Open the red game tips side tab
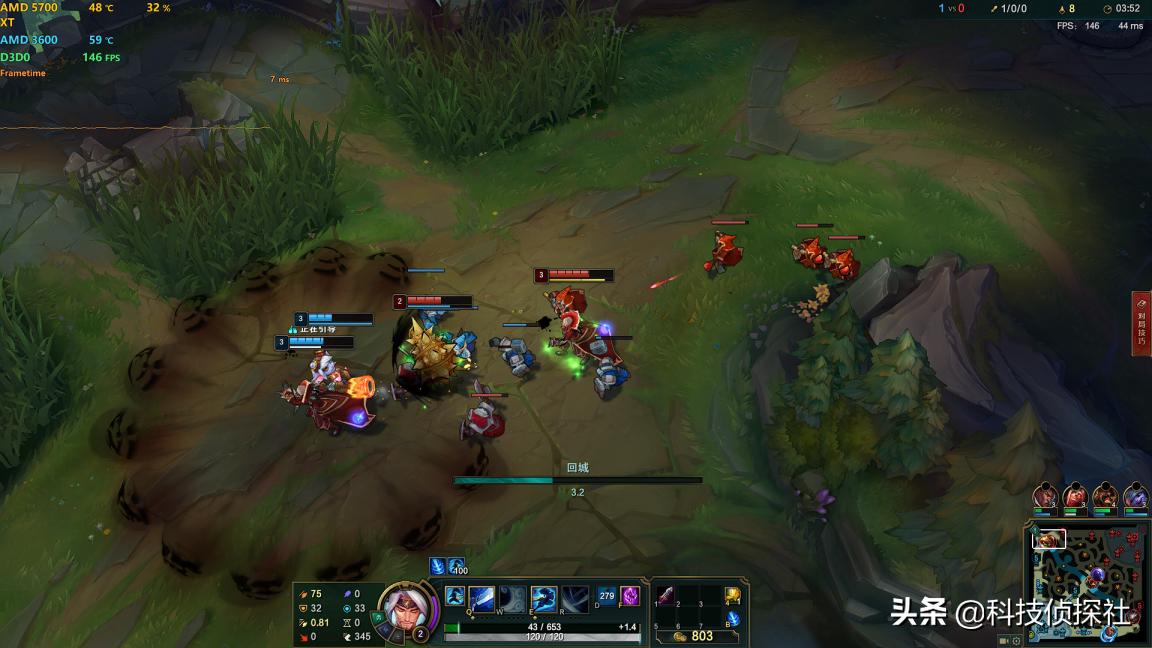 pyautogui.click(x=1142, y=323)
